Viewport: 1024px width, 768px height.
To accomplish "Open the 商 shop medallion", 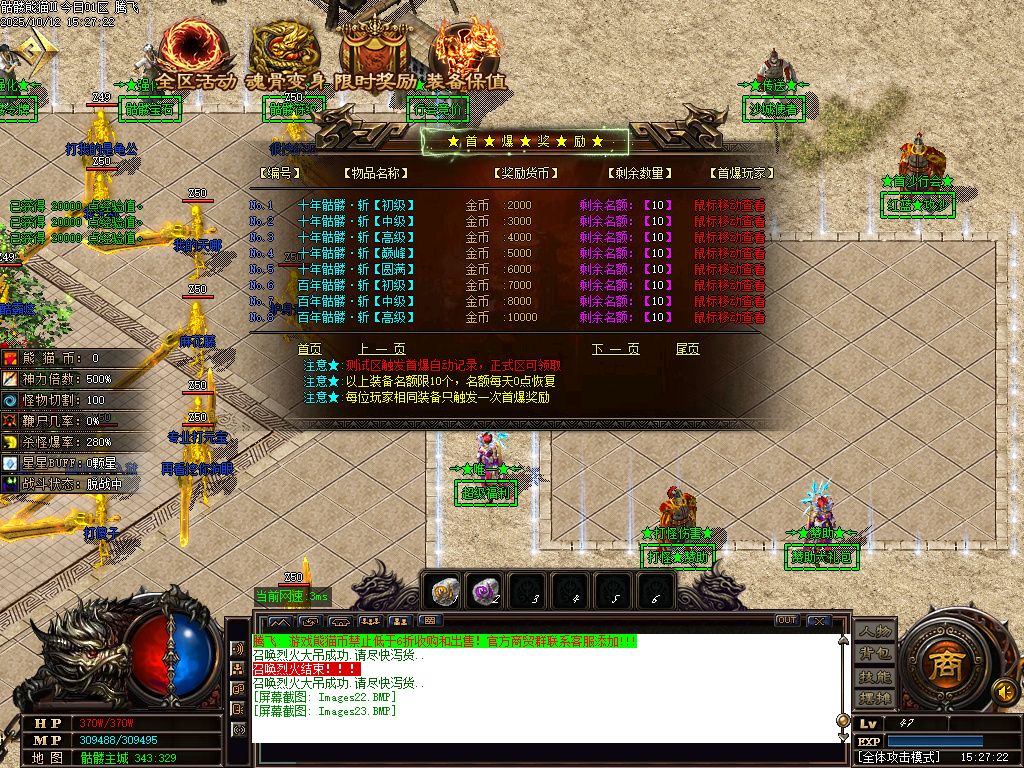I will (x=942, y=668).
